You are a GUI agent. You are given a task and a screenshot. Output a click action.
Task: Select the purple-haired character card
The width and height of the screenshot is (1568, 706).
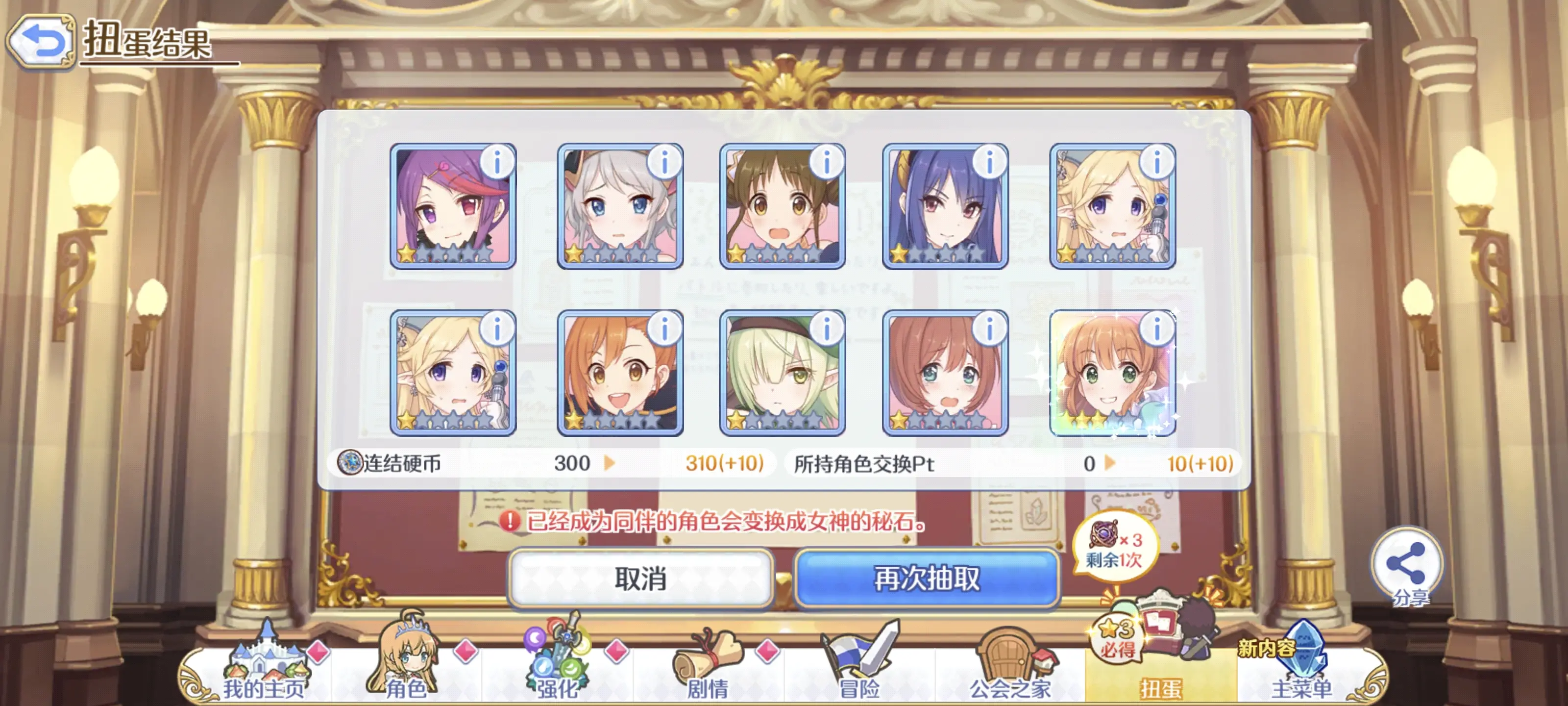[453, 207]
